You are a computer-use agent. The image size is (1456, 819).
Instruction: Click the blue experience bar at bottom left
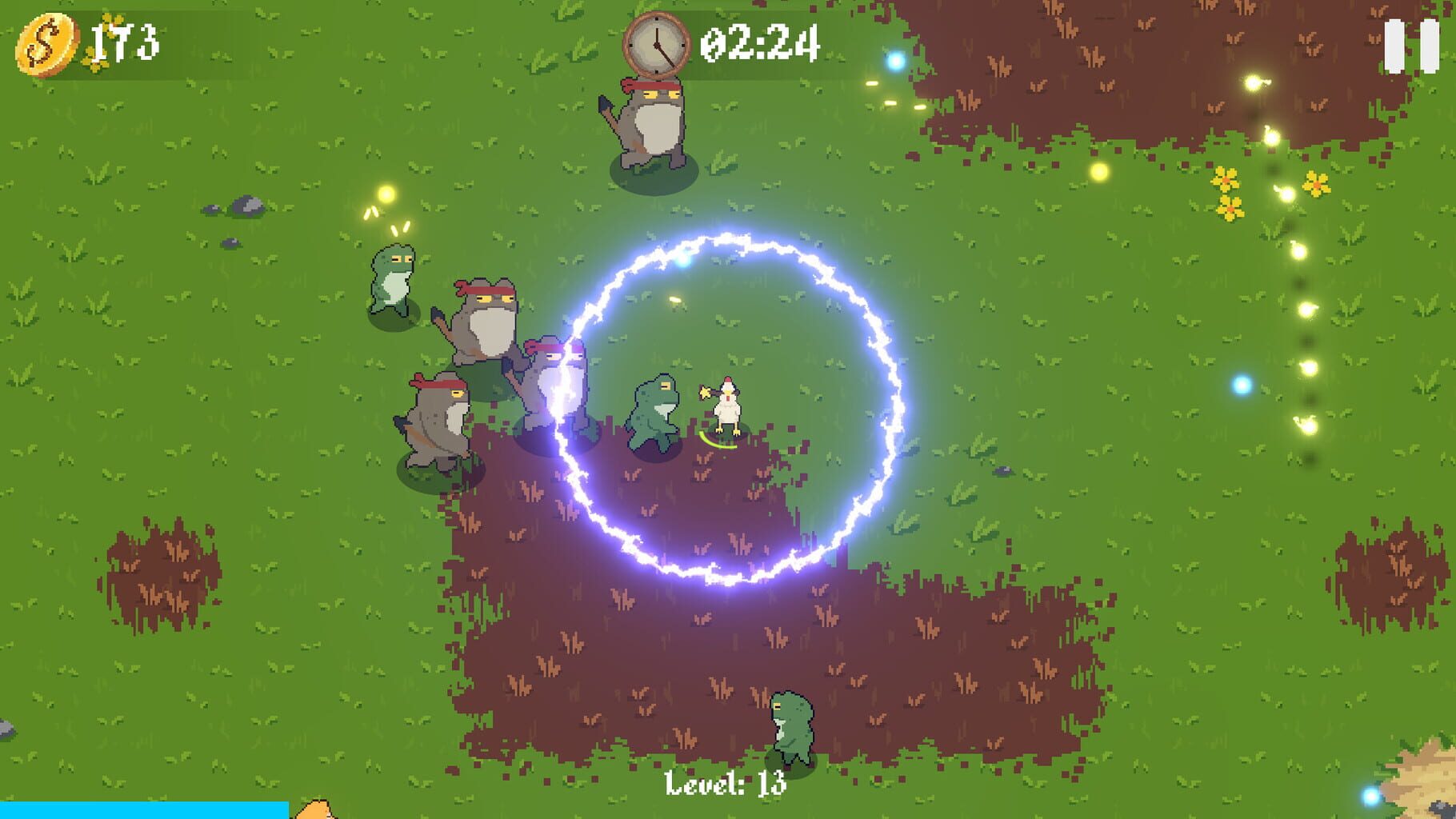[x=144, y=810]
